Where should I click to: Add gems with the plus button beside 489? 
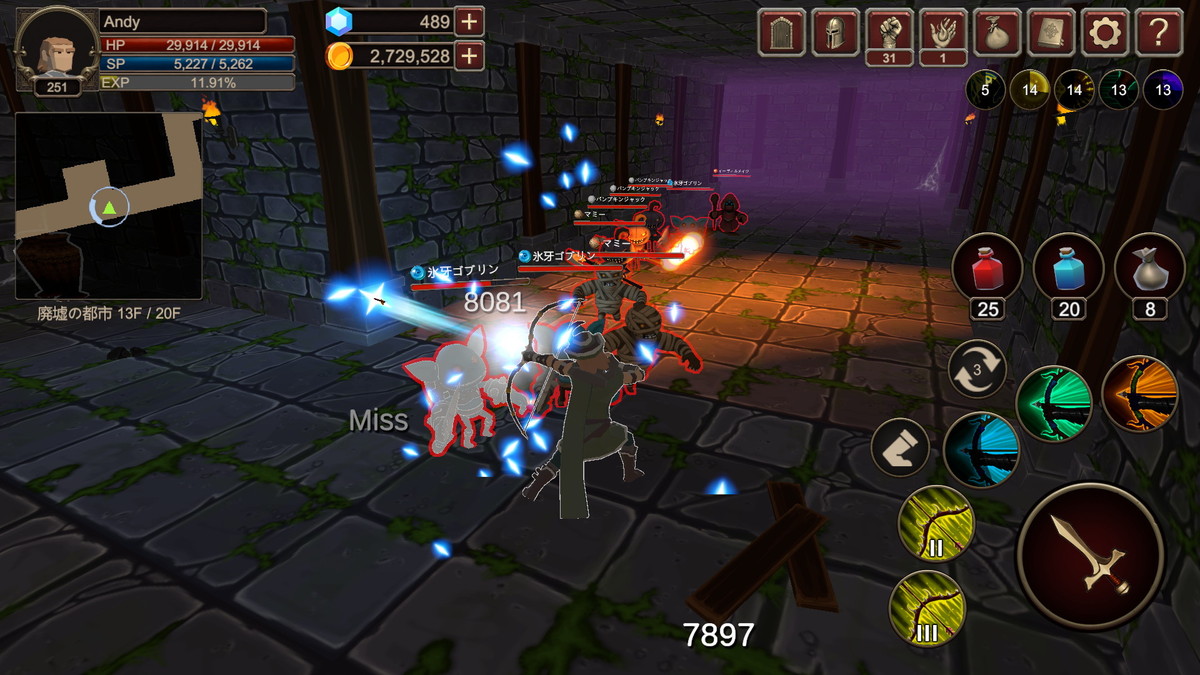[469, 21]
